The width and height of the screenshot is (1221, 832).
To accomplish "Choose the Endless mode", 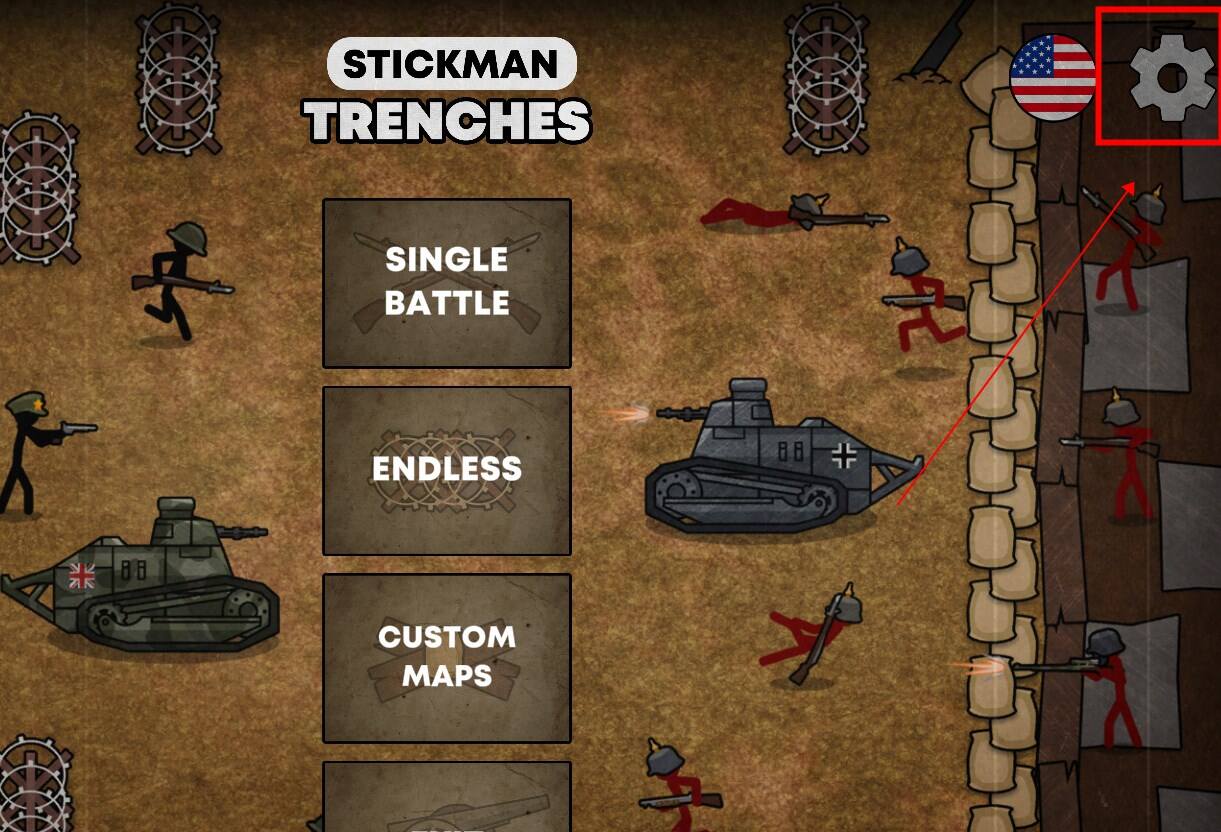I will [446, 470].
